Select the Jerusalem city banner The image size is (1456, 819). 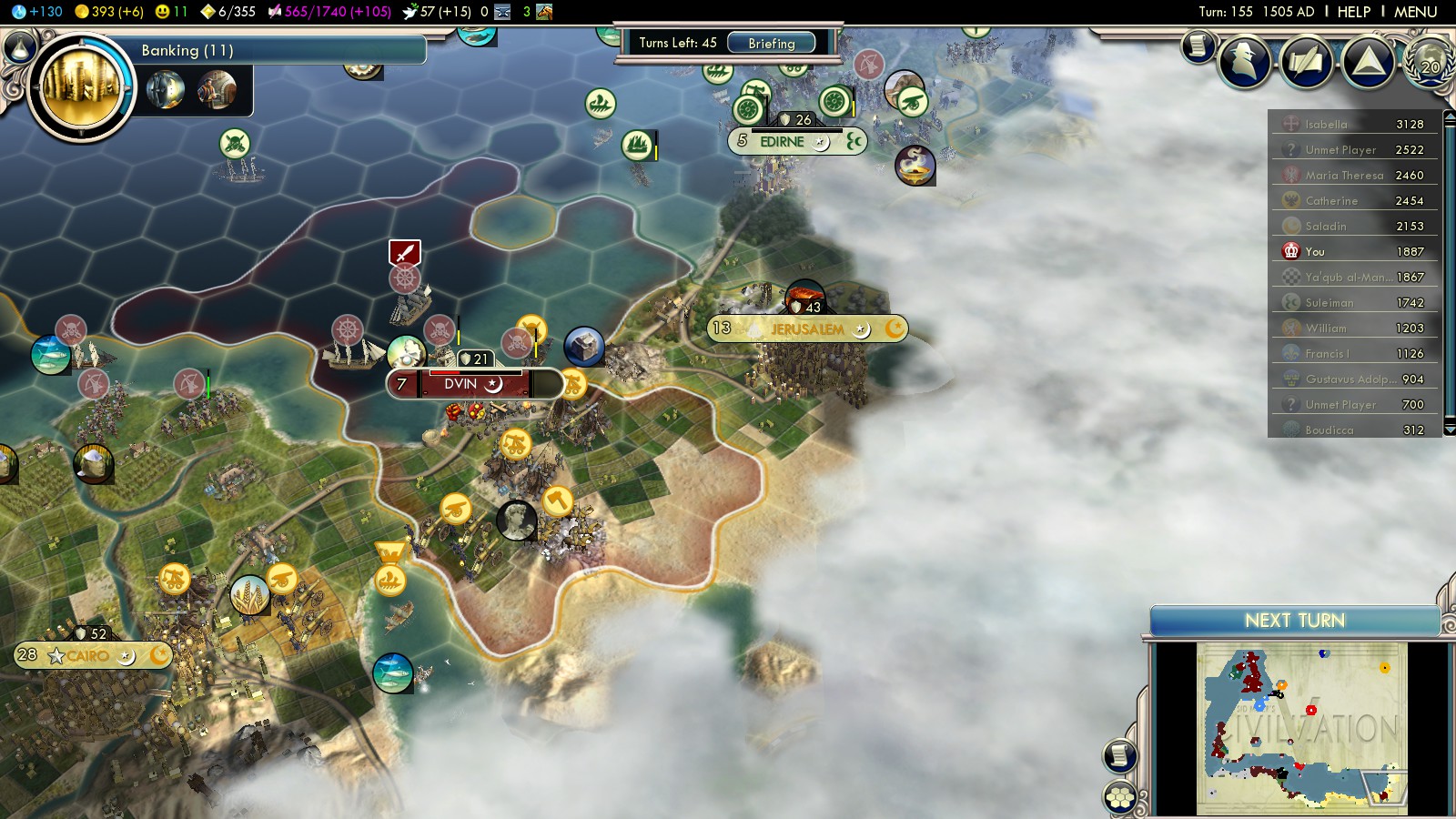tap(806, 329)
